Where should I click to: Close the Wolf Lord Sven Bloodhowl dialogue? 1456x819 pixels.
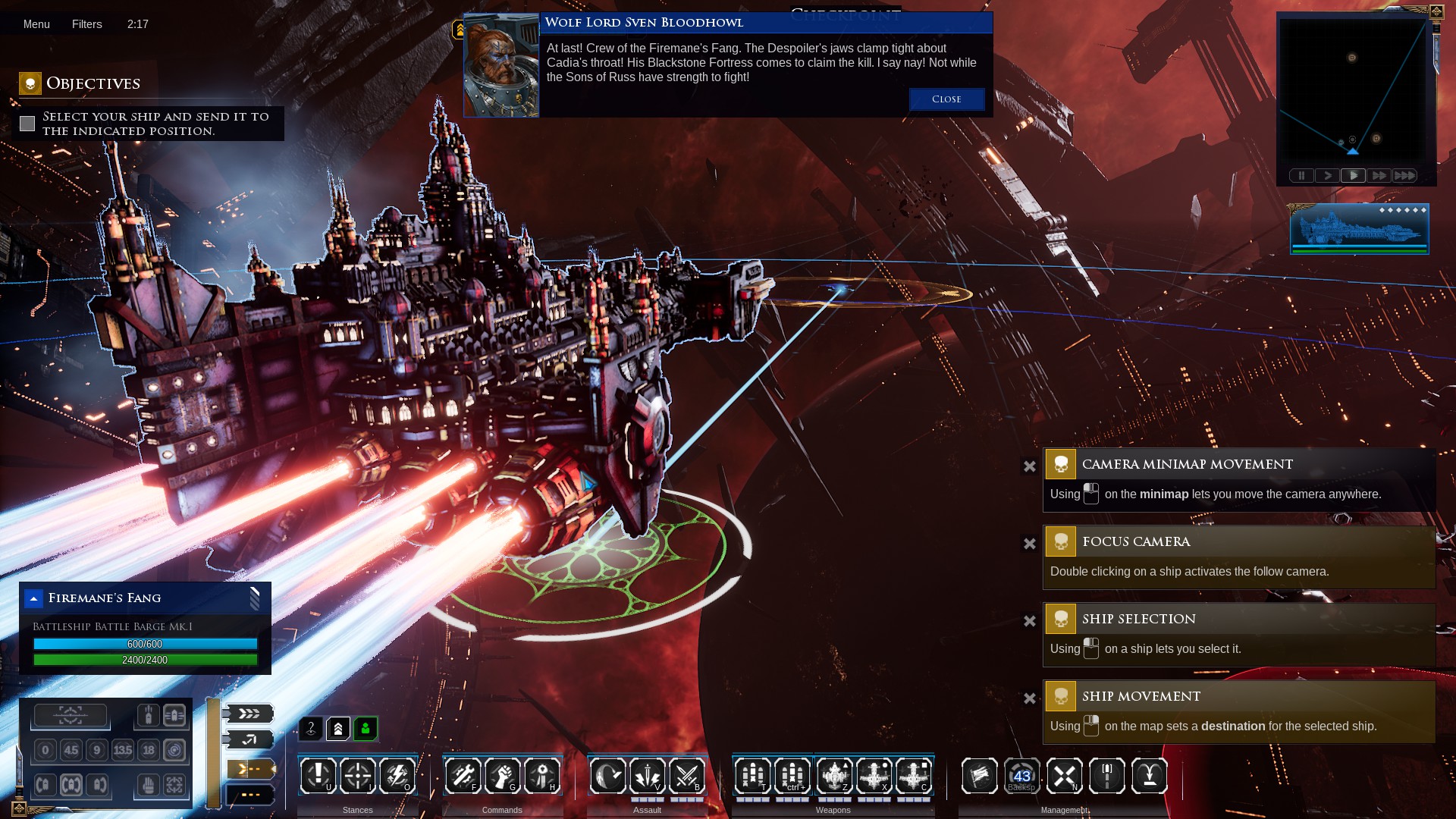coord(946,99)
